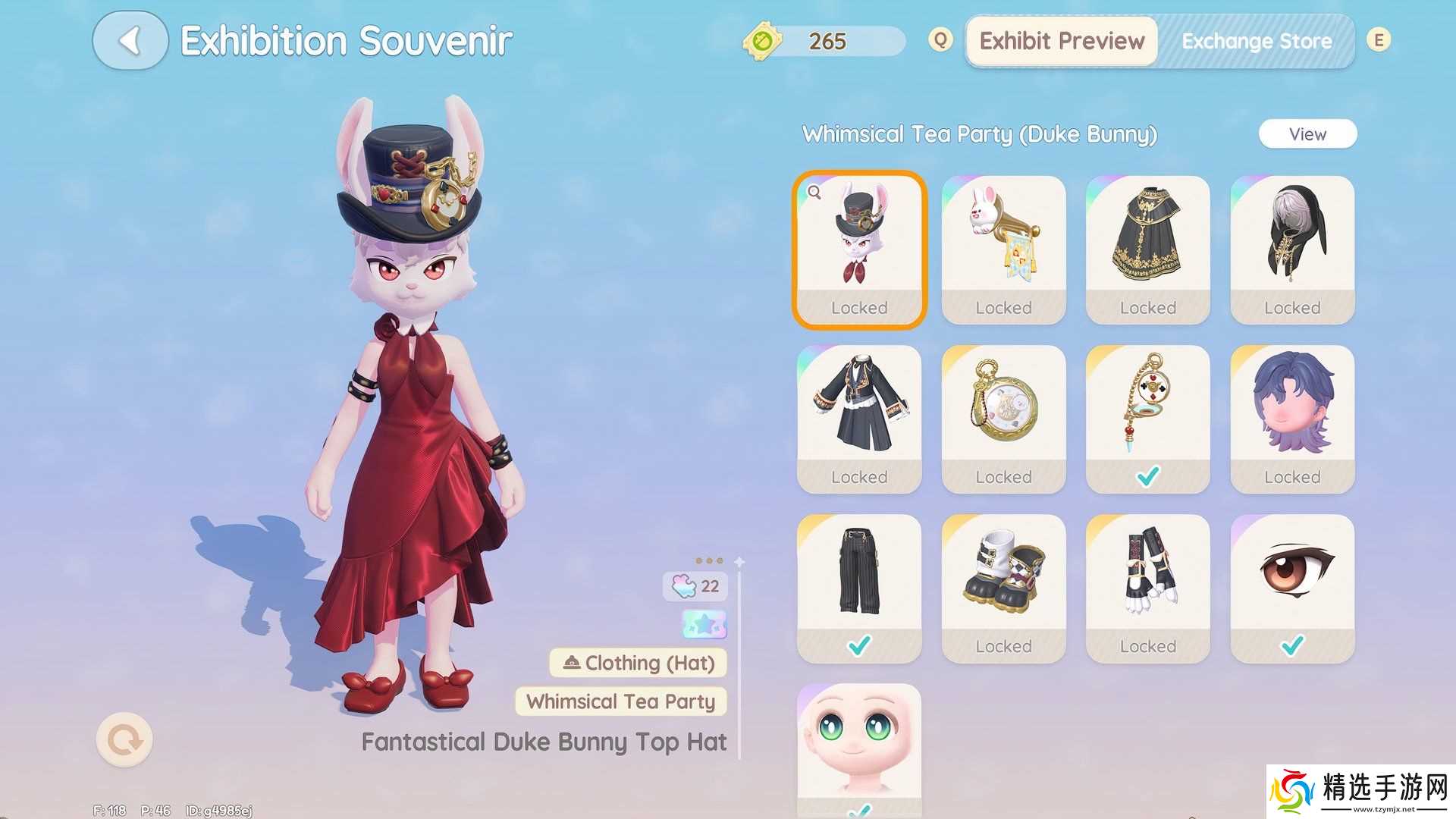Zoom the hat preview with magnifier icon
The image size is (1456, 819).
coord(814,193)
